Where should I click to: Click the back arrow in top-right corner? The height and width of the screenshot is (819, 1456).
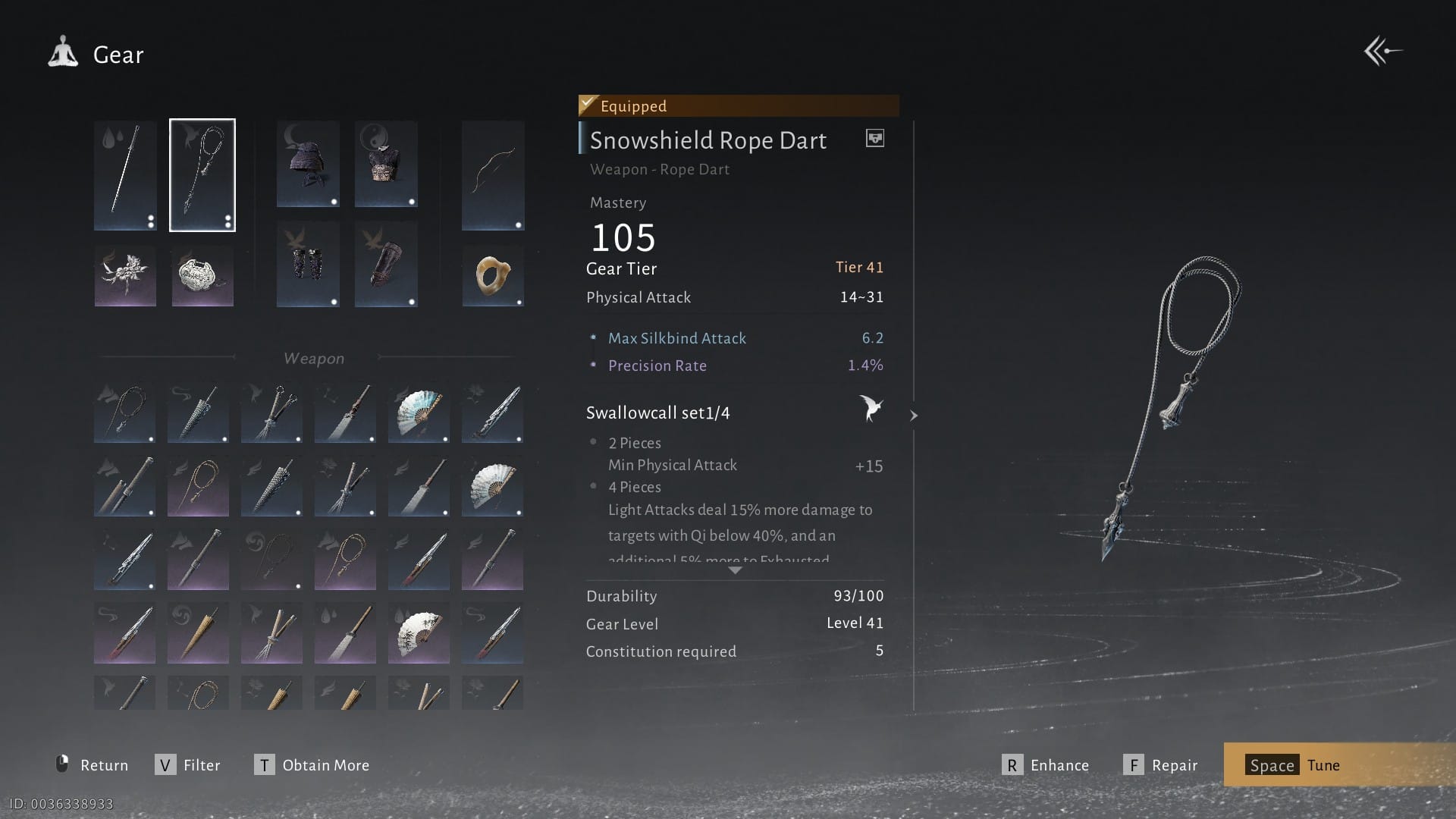point(1382,52)
